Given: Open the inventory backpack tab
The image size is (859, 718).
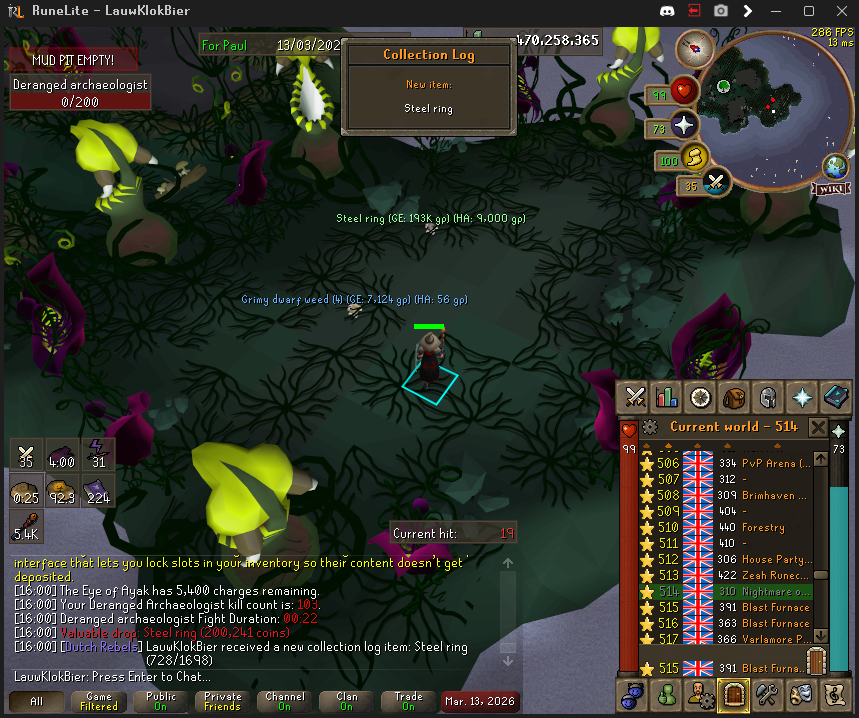Looking at the screenshot, I should (734, 397).
